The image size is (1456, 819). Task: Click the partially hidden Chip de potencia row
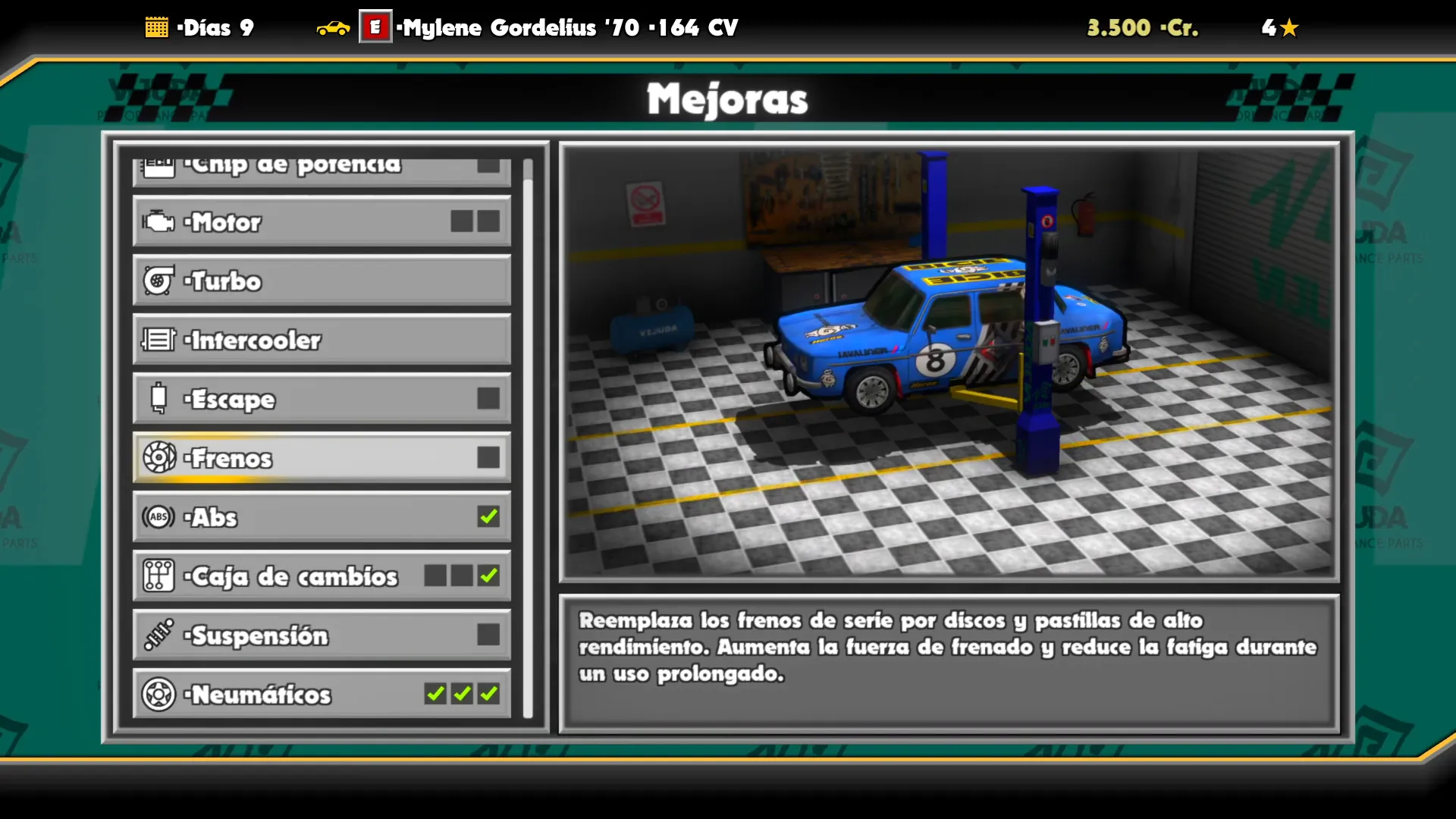pyautogui.click(x=322, y=170)
